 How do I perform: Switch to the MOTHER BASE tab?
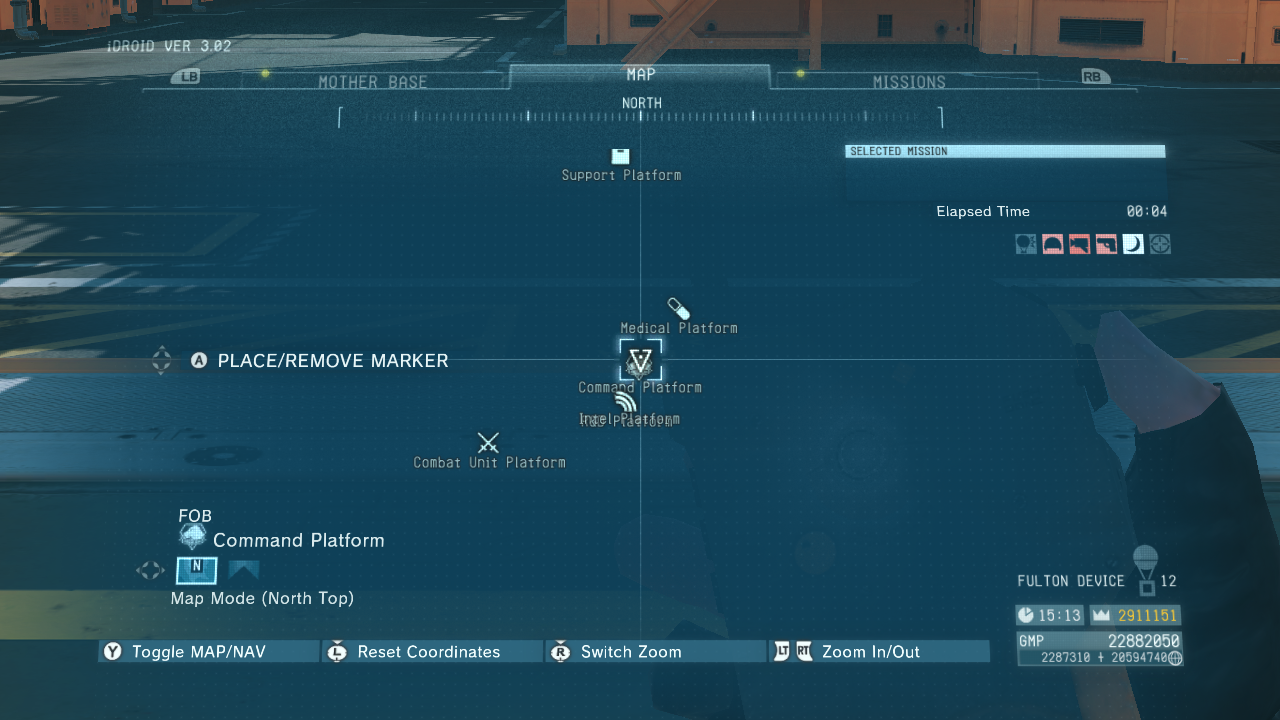[x=375, y=81]
